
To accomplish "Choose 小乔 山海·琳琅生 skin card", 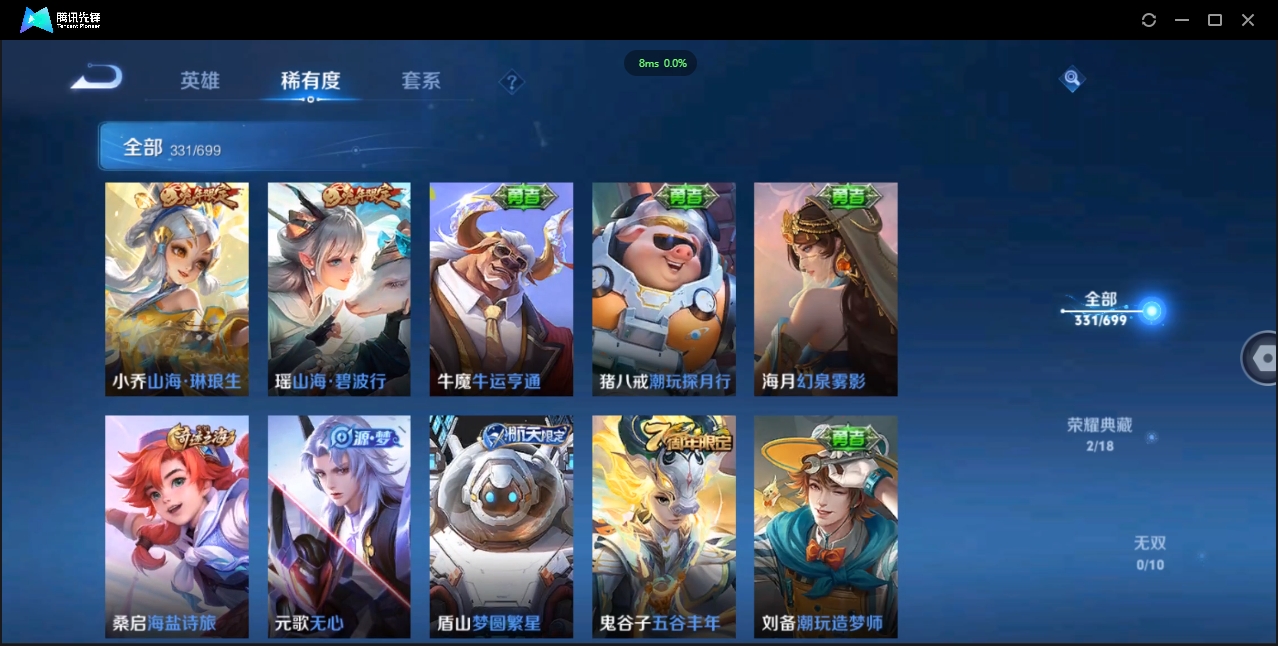I will click(x=177, y=289).
